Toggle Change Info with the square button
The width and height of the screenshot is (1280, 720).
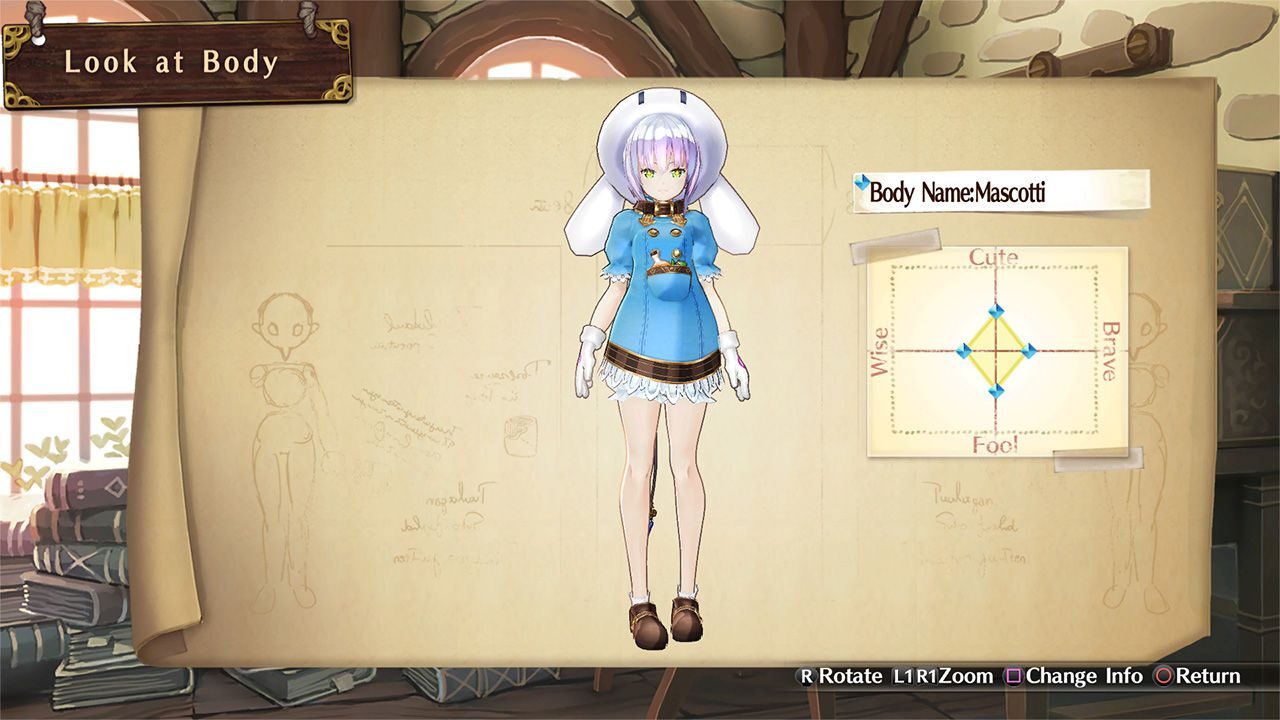click(x=1014, y=676)
